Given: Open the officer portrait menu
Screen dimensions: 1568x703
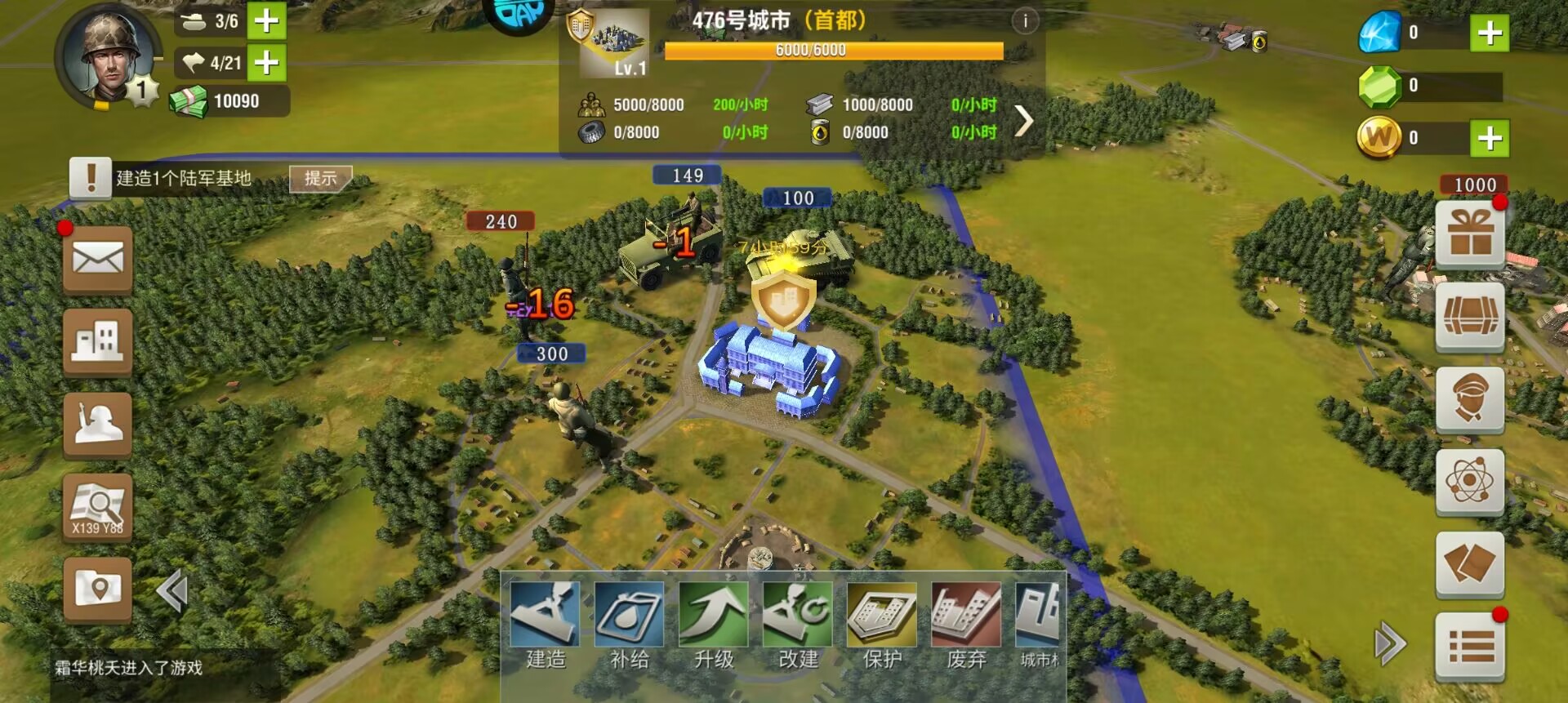Looking at the screenshot, I should 1470,398.
